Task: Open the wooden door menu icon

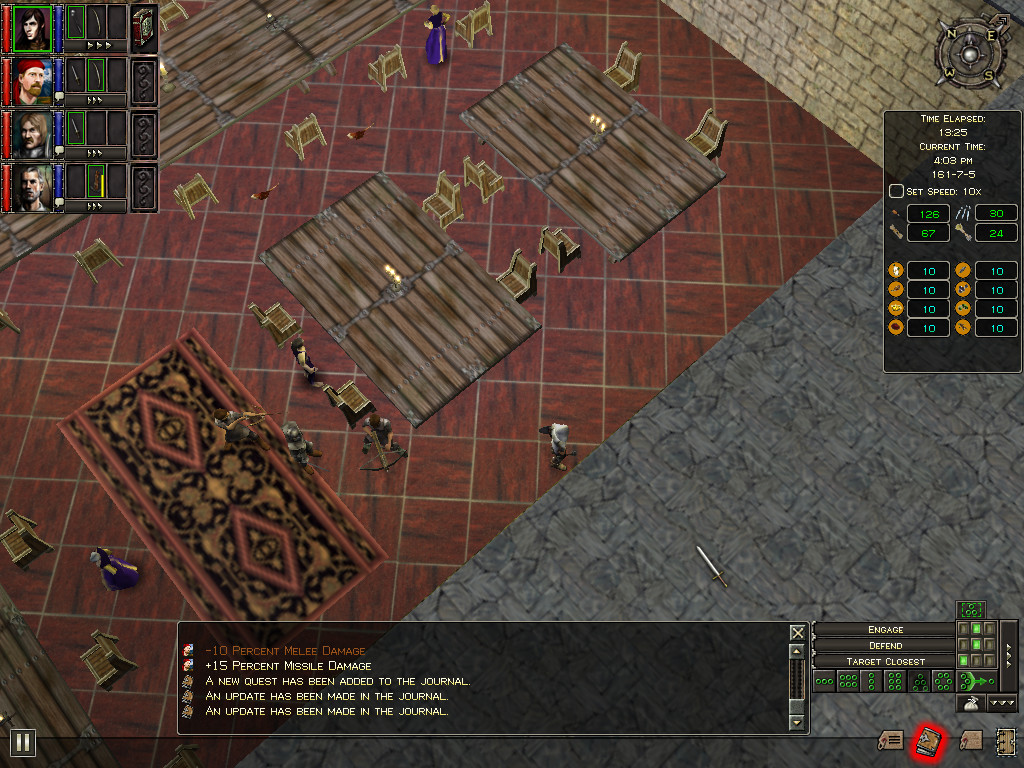Action: click(1005, 741)
